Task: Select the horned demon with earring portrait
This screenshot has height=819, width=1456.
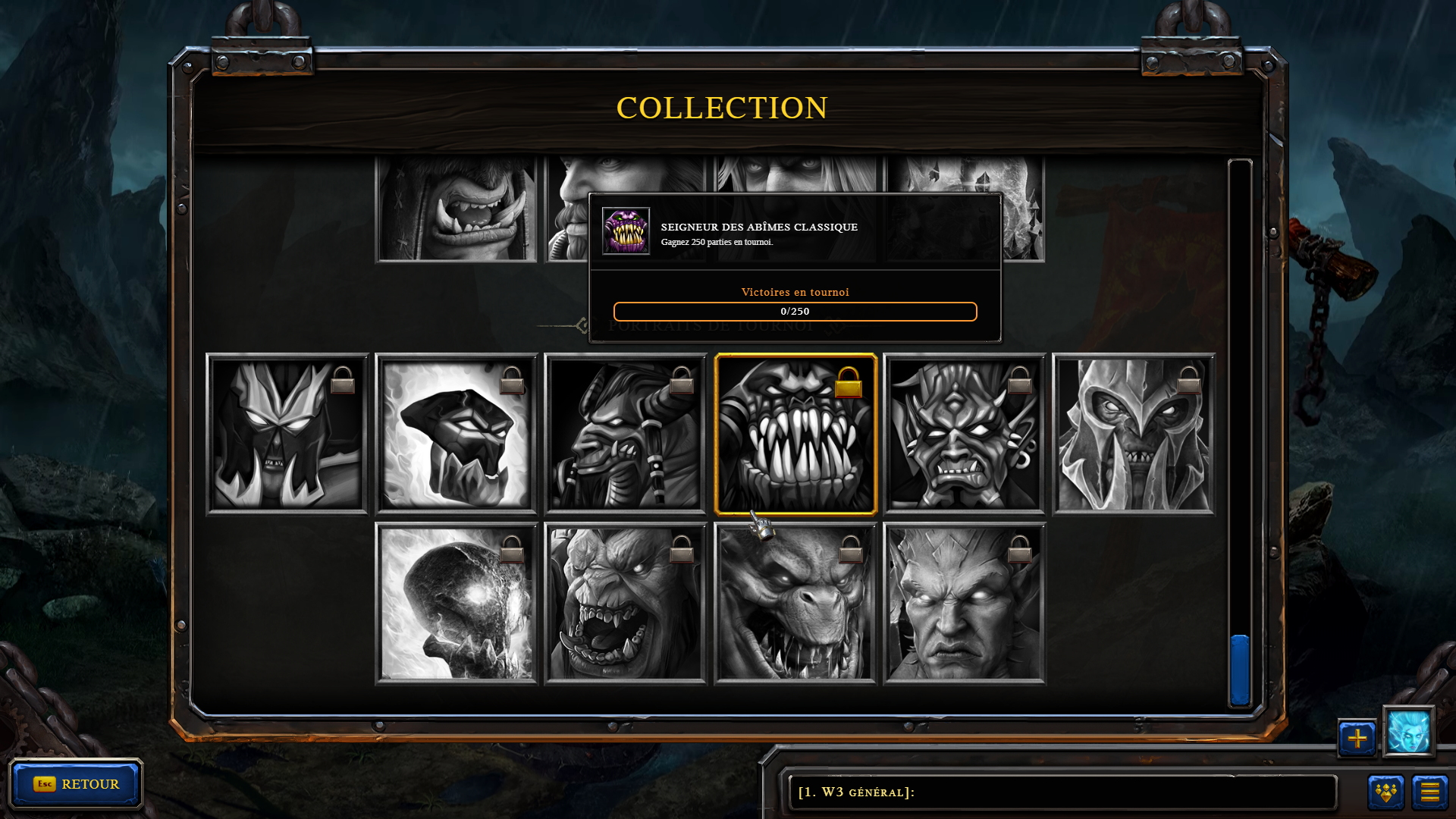Action: pos(965,435)
